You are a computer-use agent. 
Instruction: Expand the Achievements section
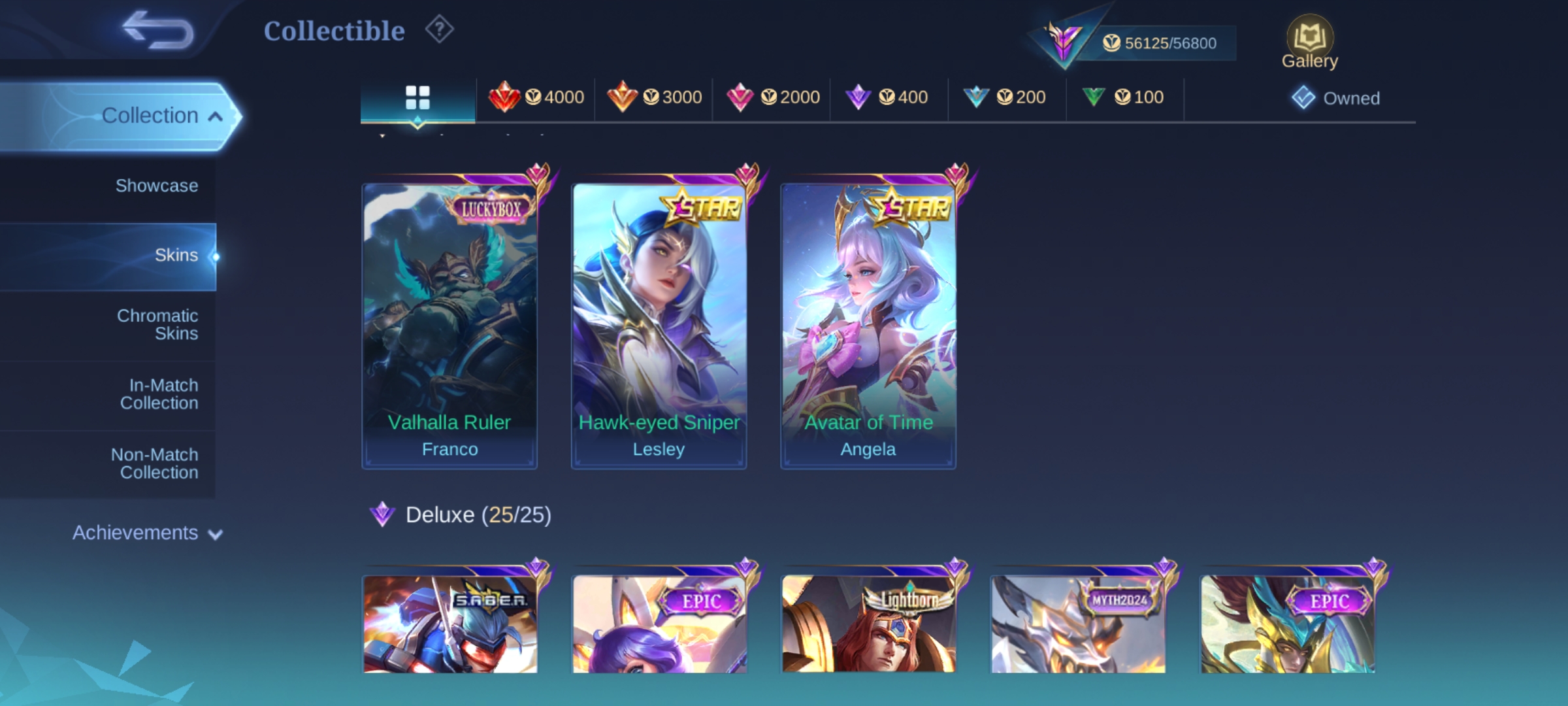click(x=147, y=533)
